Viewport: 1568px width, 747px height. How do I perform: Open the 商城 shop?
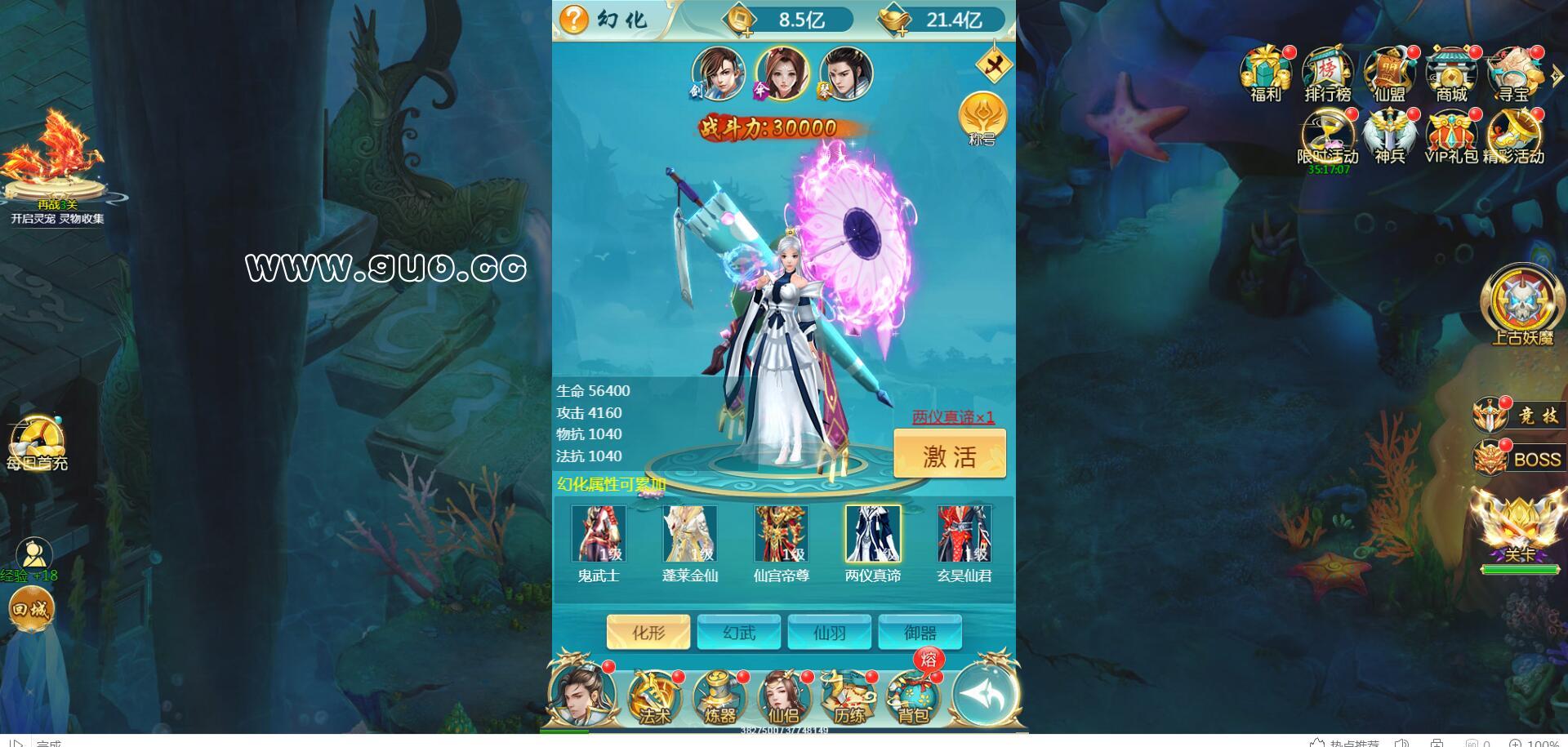[1451, 73]
